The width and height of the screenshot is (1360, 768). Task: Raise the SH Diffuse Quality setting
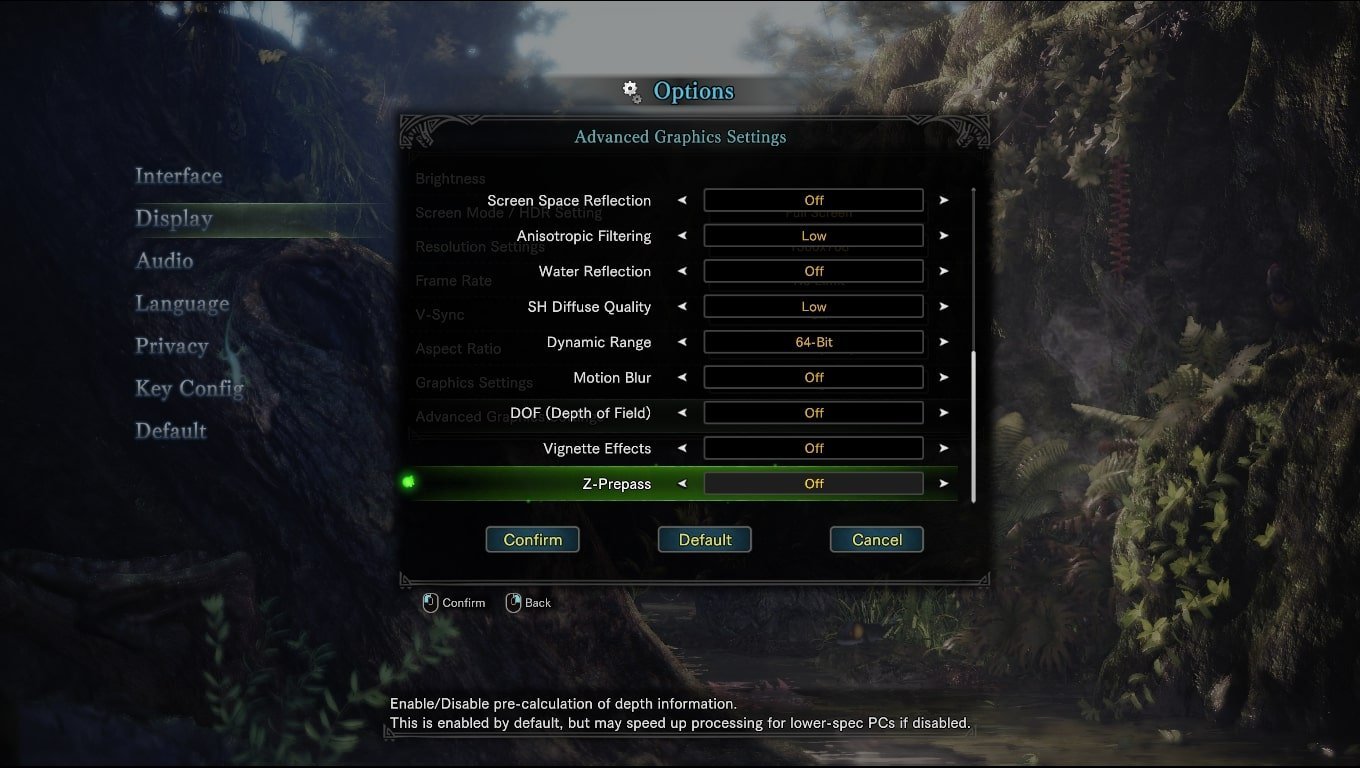click(x=943, y=307)
